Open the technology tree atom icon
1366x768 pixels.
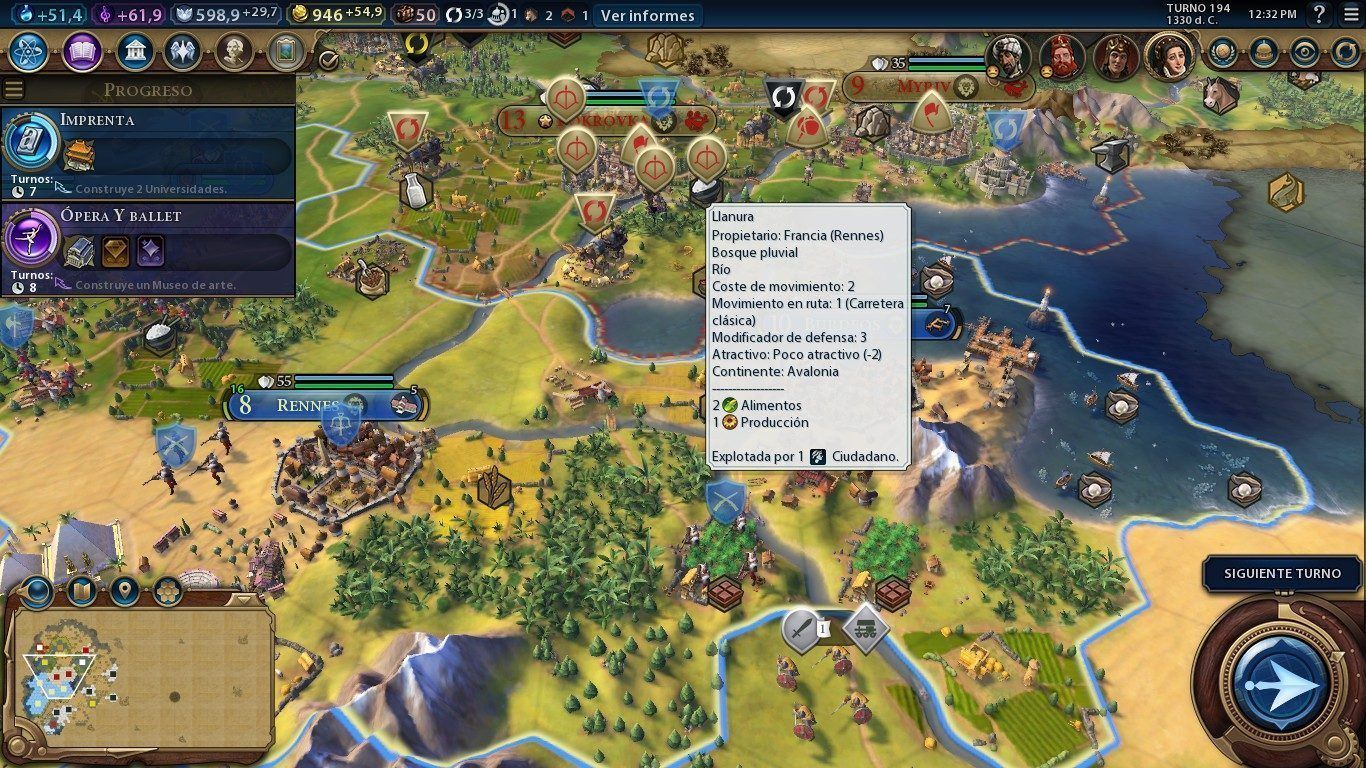click(x=29, y=51)
